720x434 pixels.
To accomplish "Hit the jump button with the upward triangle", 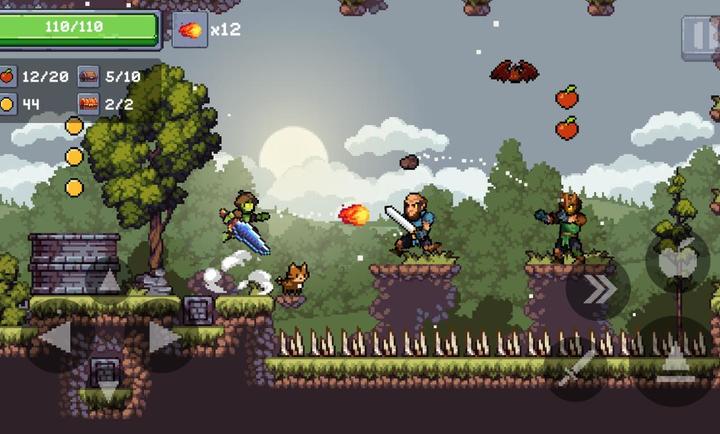I will click(x=675, y=357).
